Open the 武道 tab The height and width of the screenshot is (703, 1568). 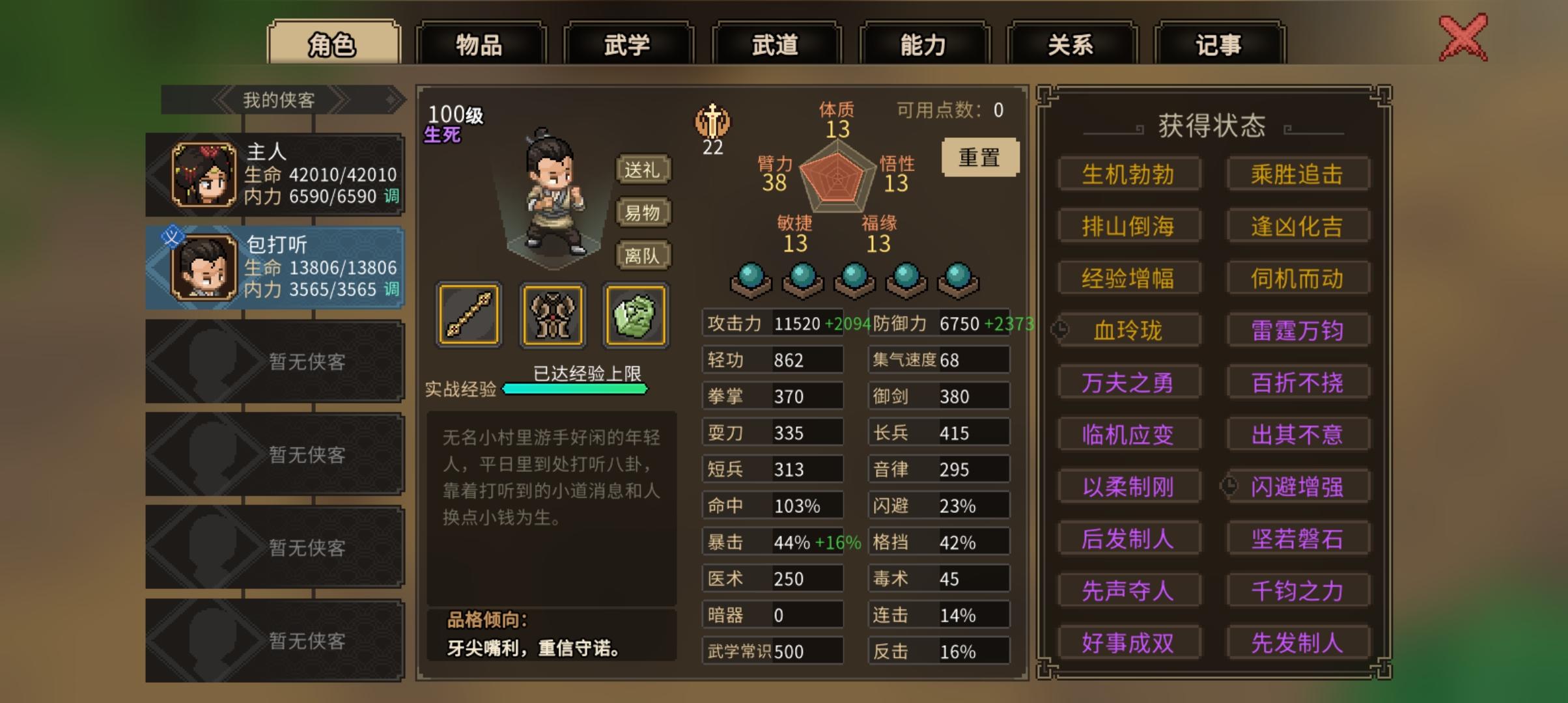click(776, 44)
